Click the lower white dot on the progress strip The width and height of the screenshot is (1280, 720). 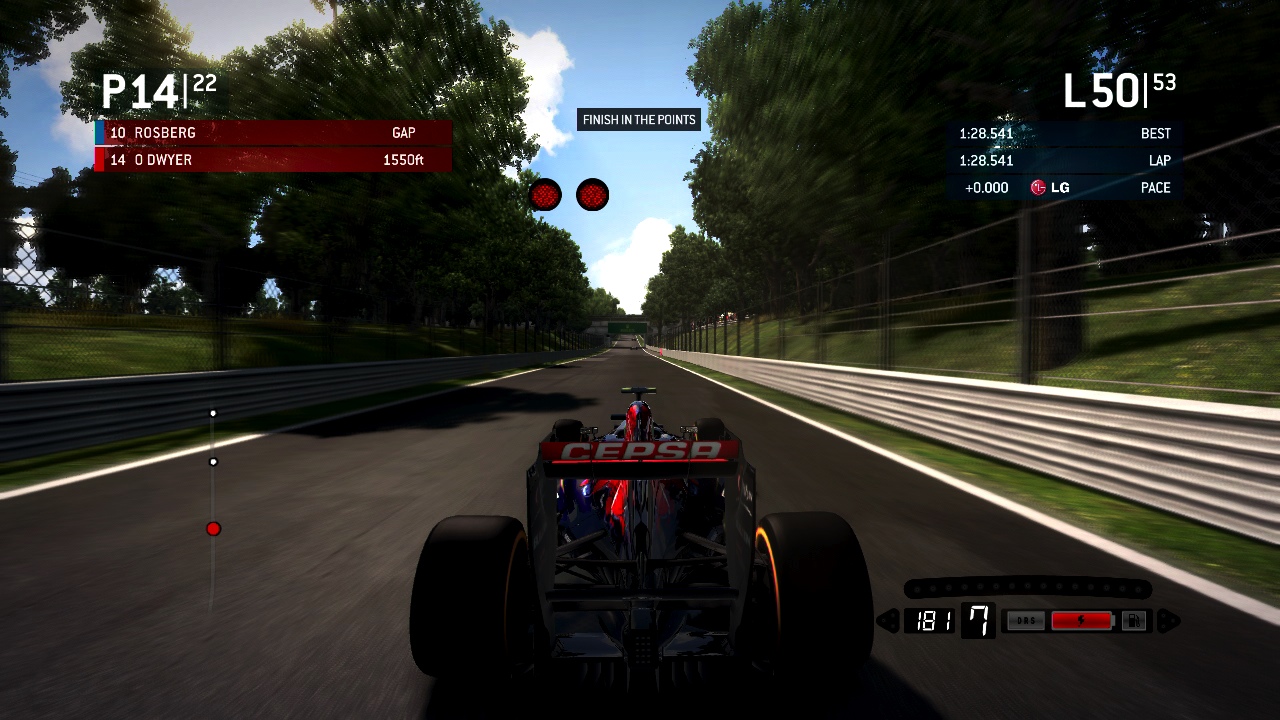(213, 461)
